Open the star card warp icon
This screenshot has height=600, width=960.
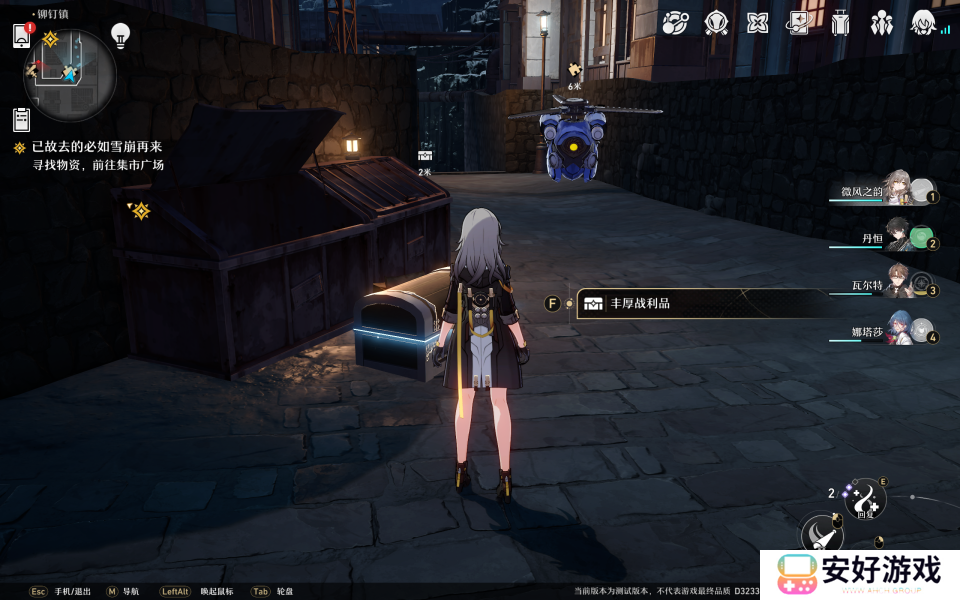coord(799,22)
